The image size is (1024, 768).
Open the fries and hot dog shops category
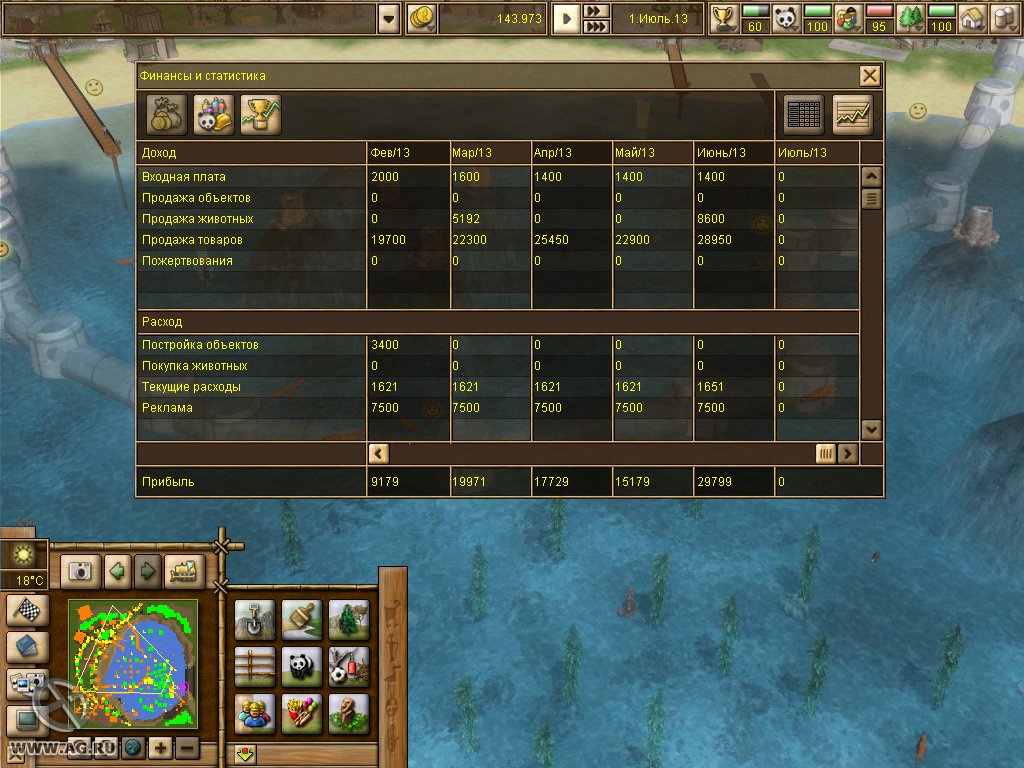pyautogui.click(x=302, y=714)
